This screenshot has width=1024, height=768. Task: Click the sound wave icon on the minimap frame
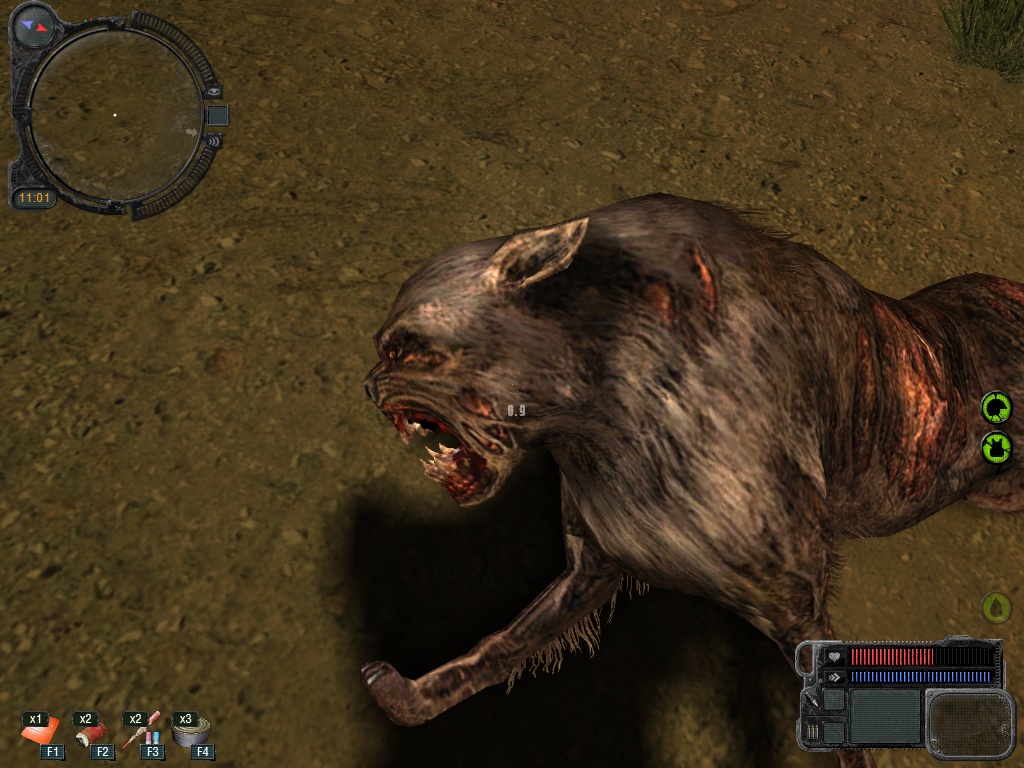212,141
